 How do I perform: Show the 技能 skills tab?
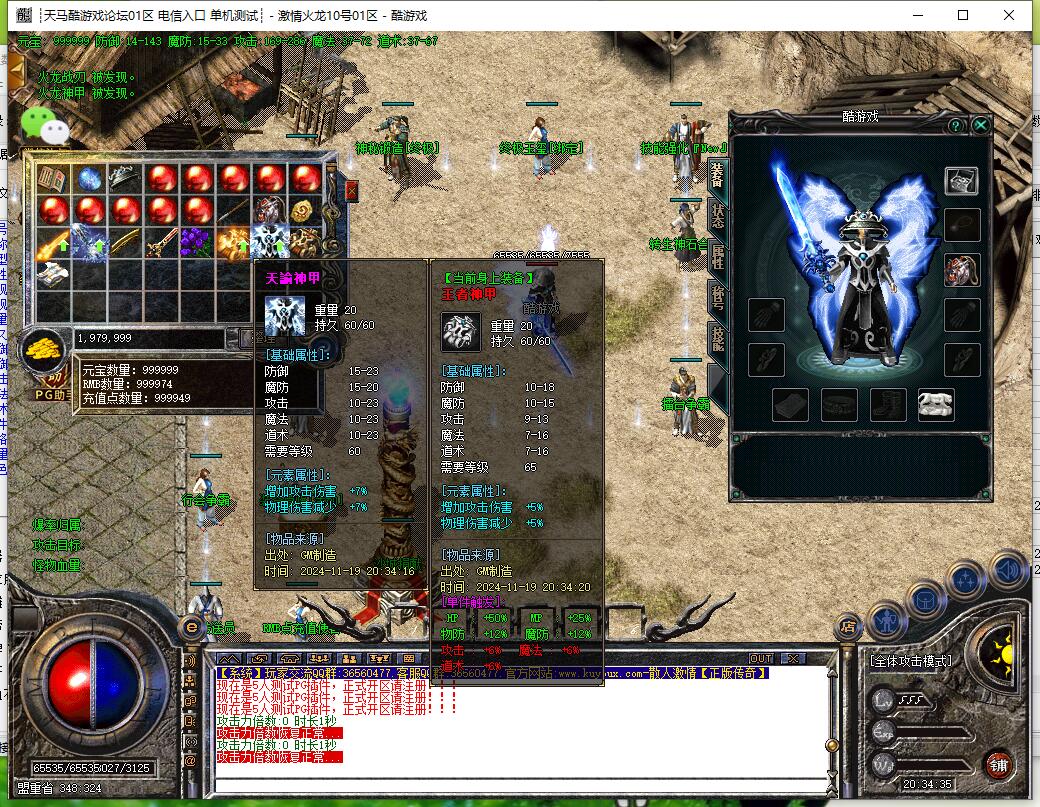point(717,338)
